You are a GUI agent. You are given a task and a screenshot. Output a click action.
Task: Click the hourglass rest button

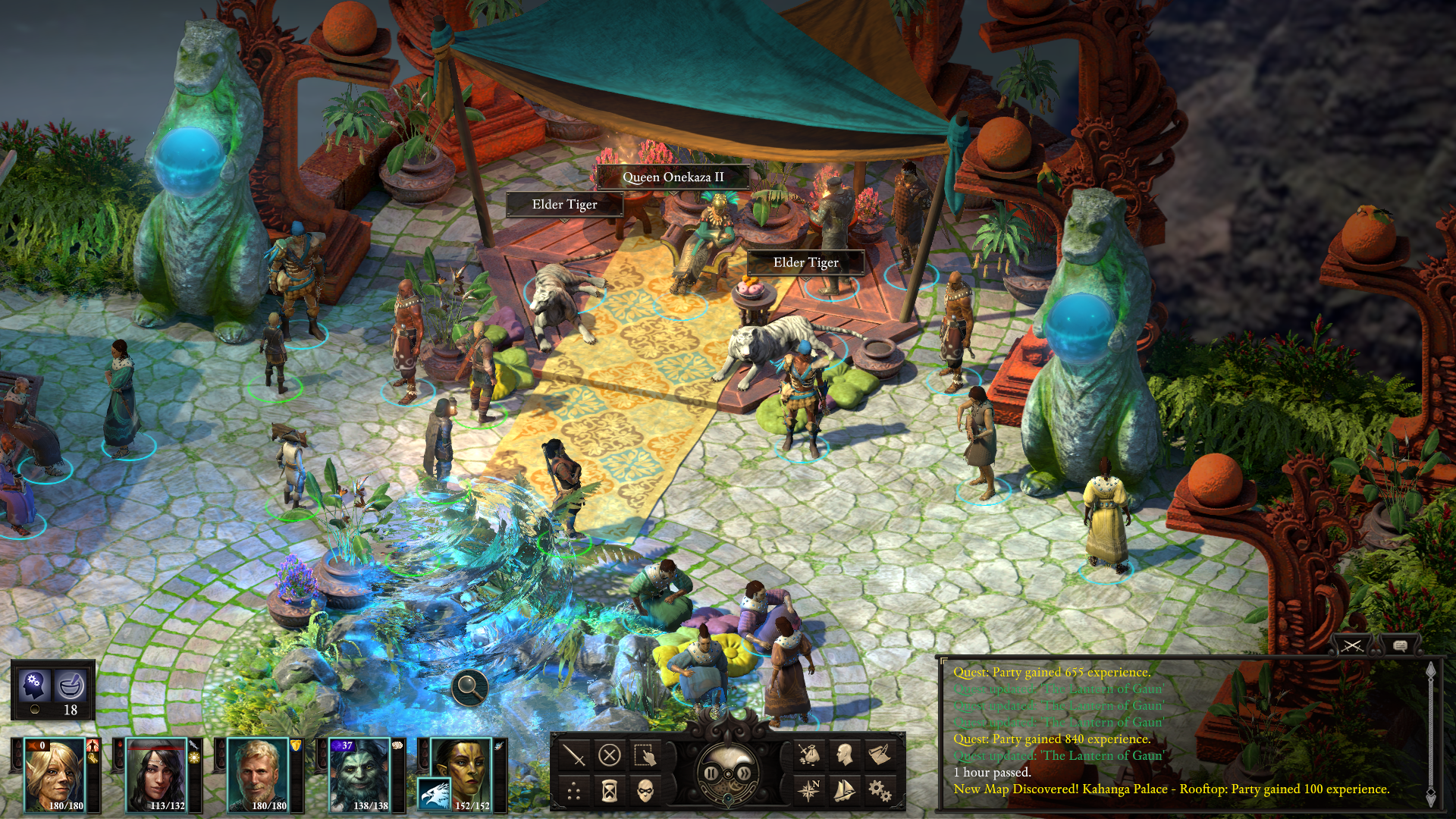click(610, 792)
